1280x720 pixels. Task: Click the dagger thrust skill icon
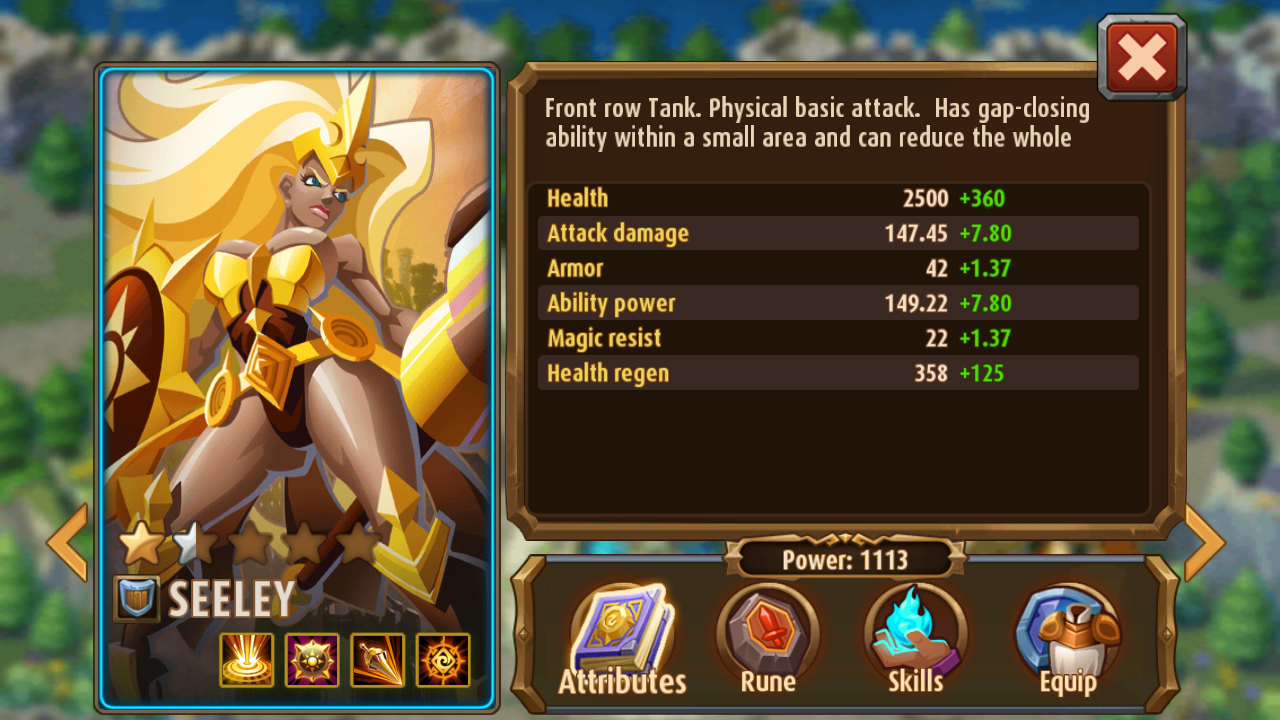coord(379,660)
